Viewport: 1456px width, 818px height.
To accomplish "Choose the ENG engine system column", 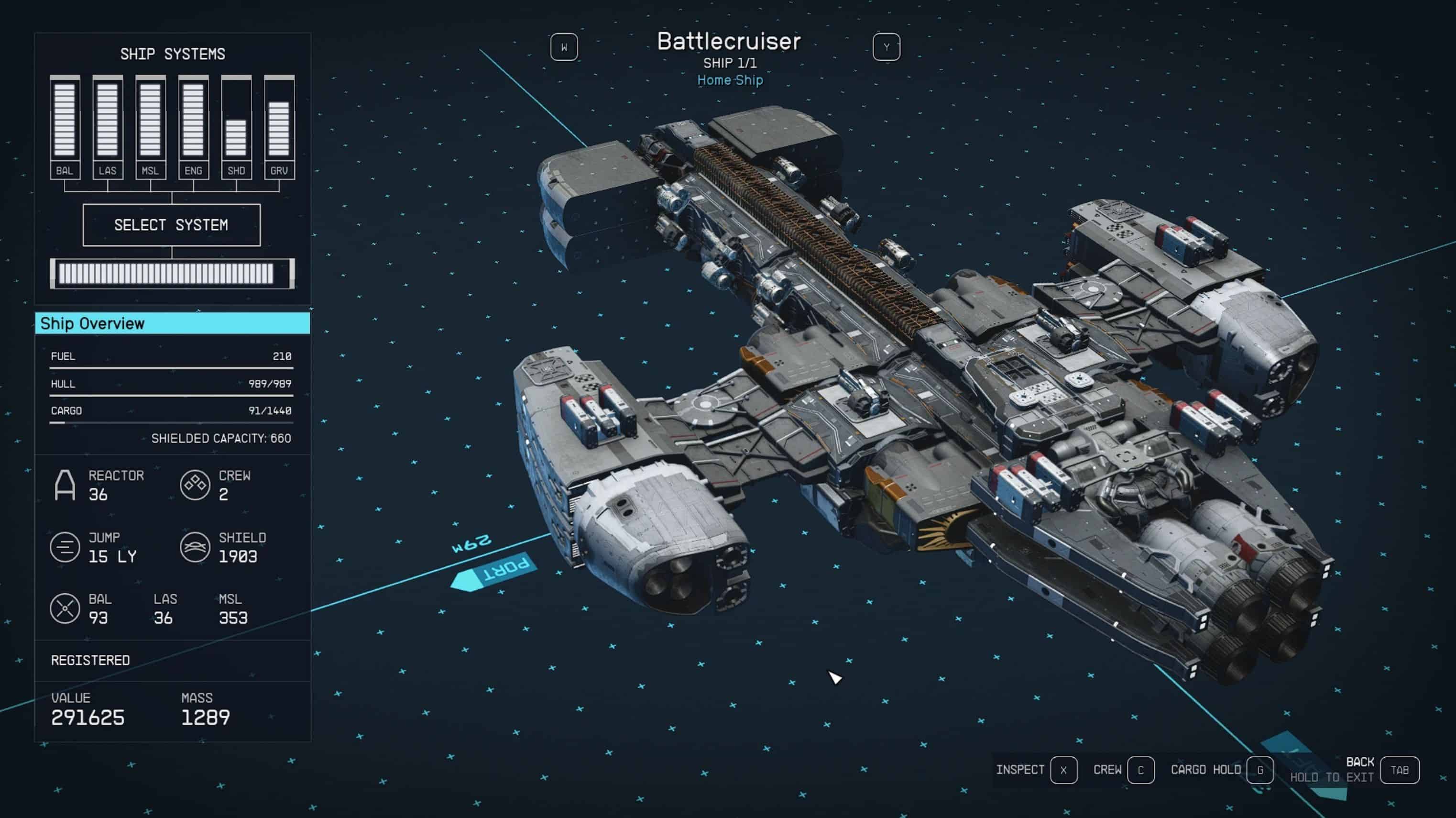I will (x=193, y=128).
